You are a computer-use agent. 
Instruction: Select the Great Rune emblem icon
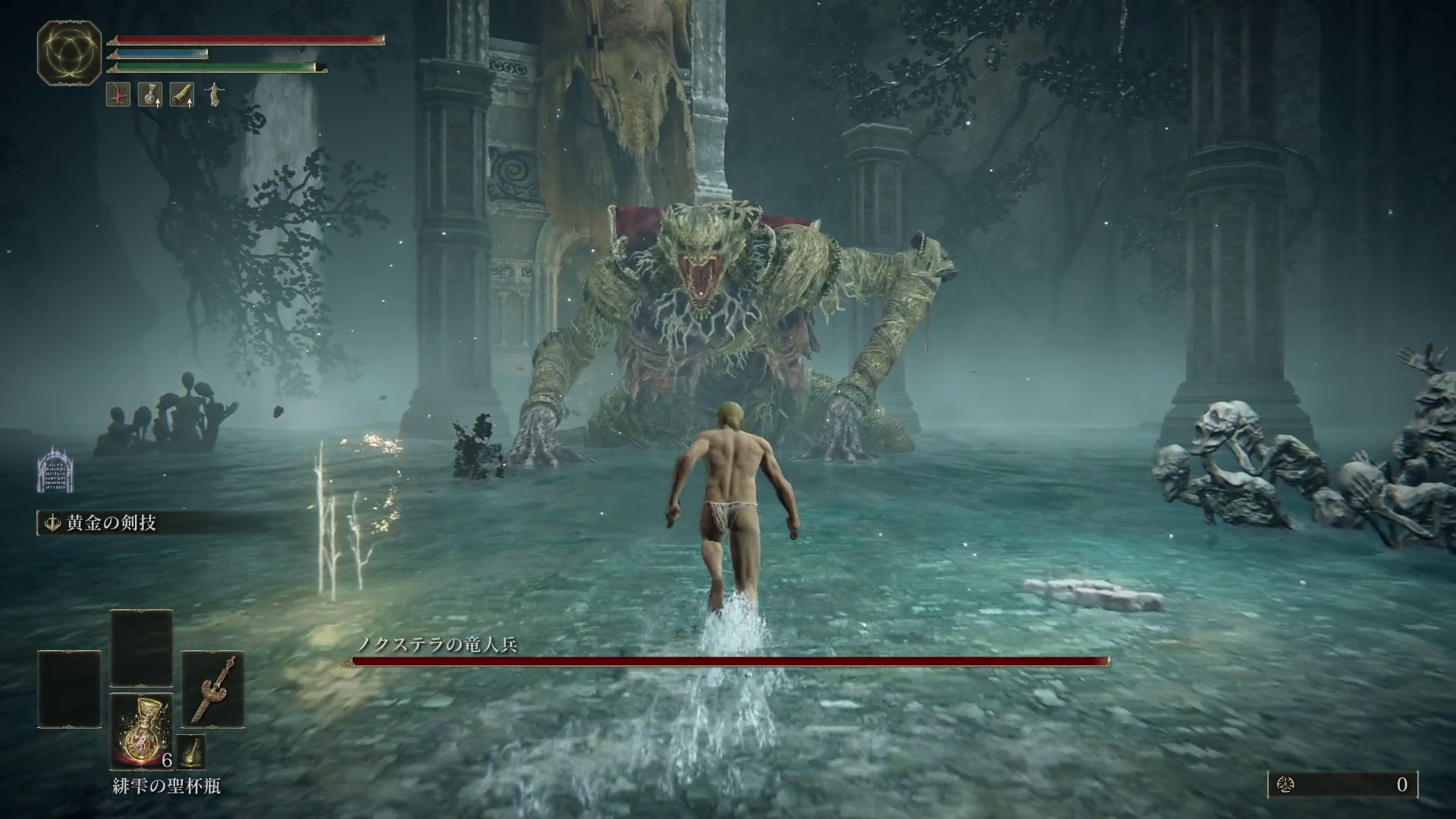click(69, 52)
